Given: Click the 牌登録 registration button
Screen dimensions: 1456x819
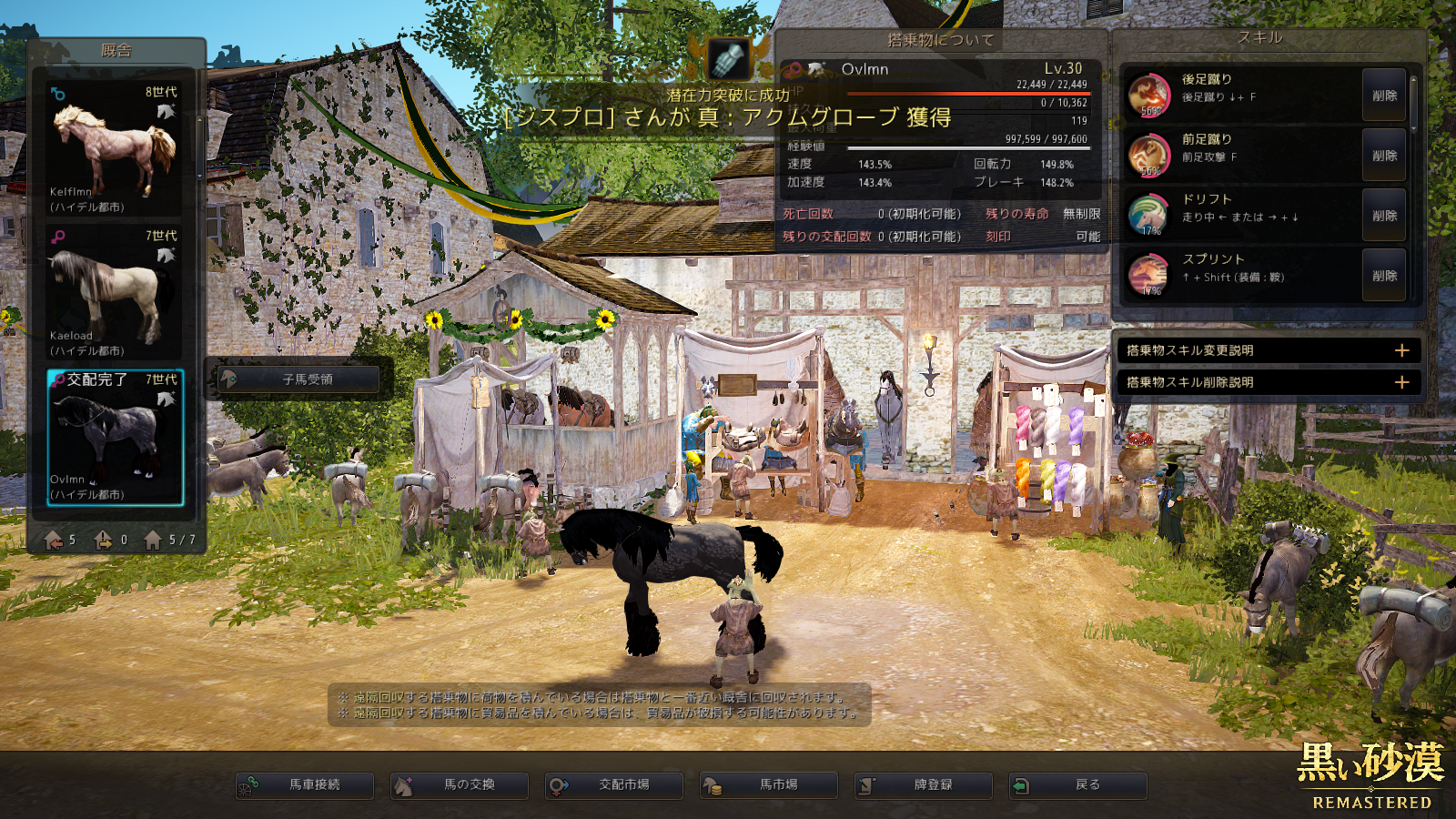Looking at the screenshot, I should pyautogui.click(x=924, y=784).
